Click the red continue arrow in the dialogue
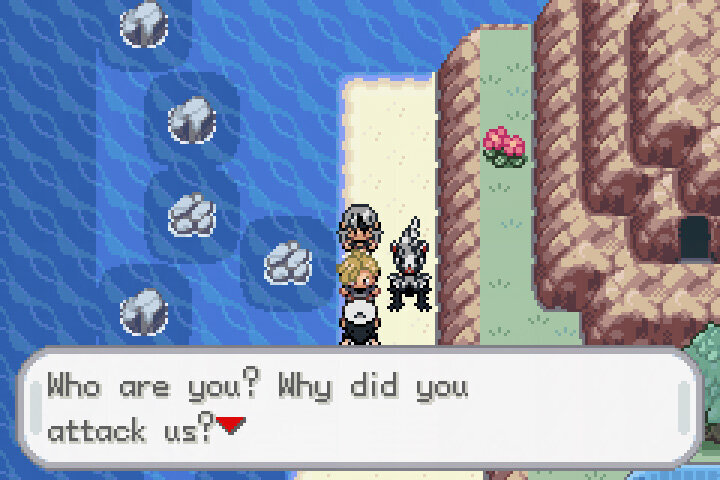720x480 pixels. [x=231, y=426]
